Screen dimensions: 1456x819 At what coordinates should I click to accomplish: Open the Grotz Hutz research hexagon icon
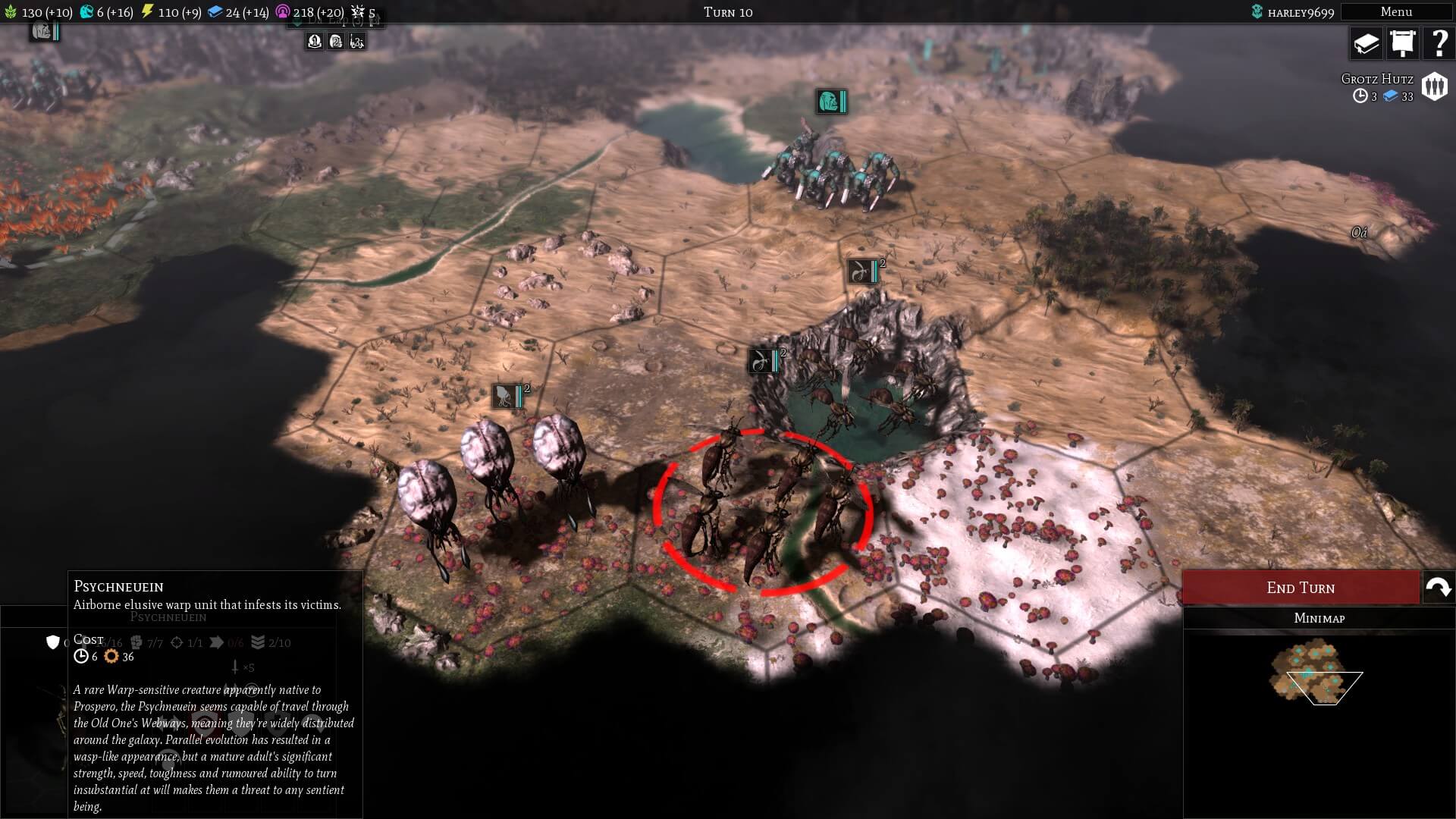coord(1434,86)
